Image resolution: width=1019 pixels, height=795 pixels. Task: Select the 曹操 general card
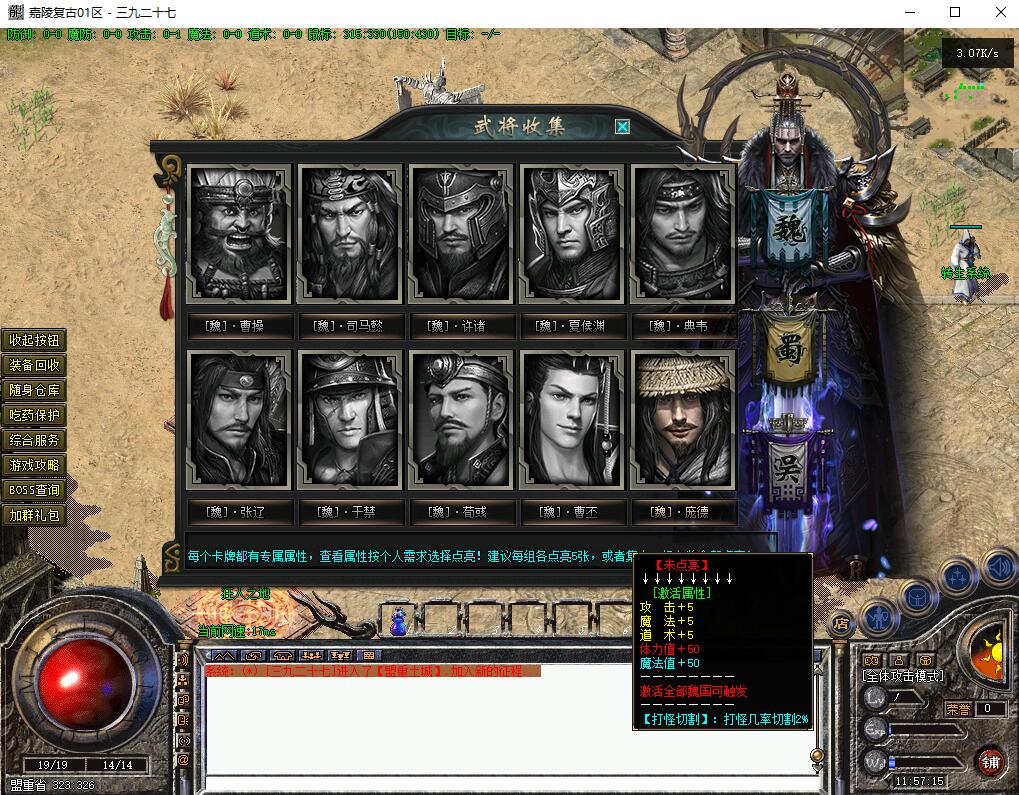point(239,234)
